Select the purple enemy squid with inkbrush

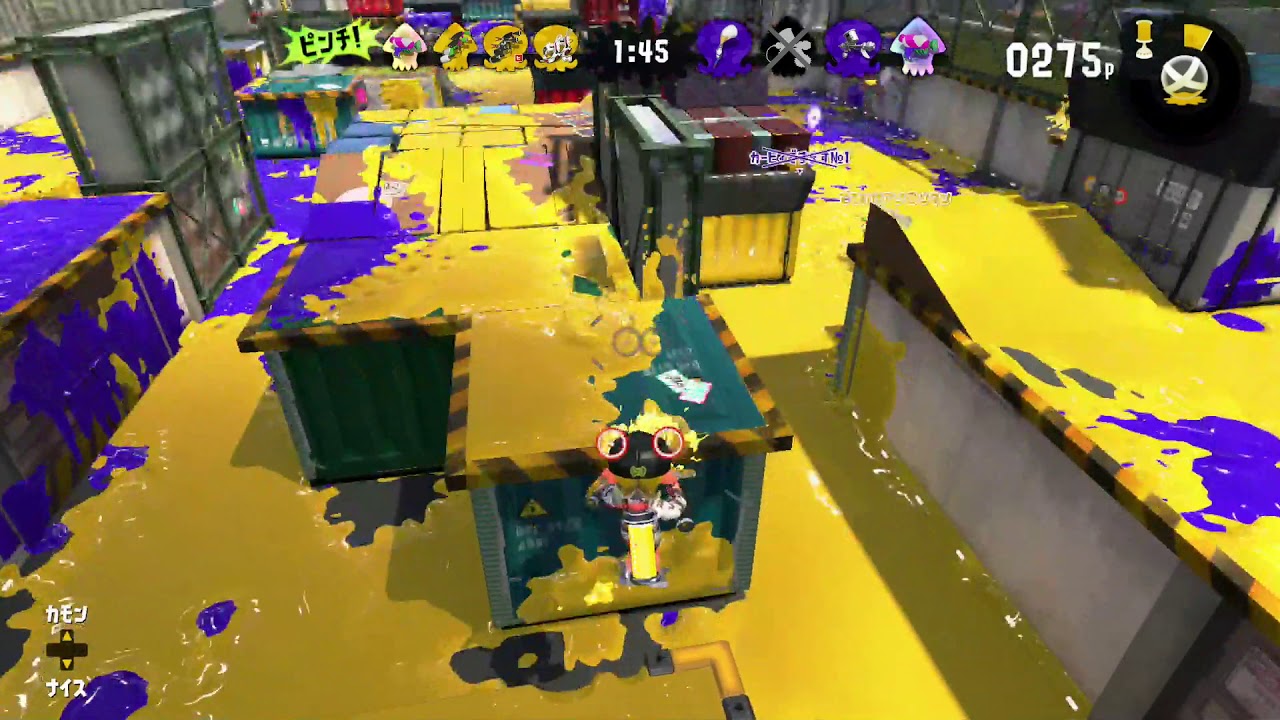click(x=722, y=48)
